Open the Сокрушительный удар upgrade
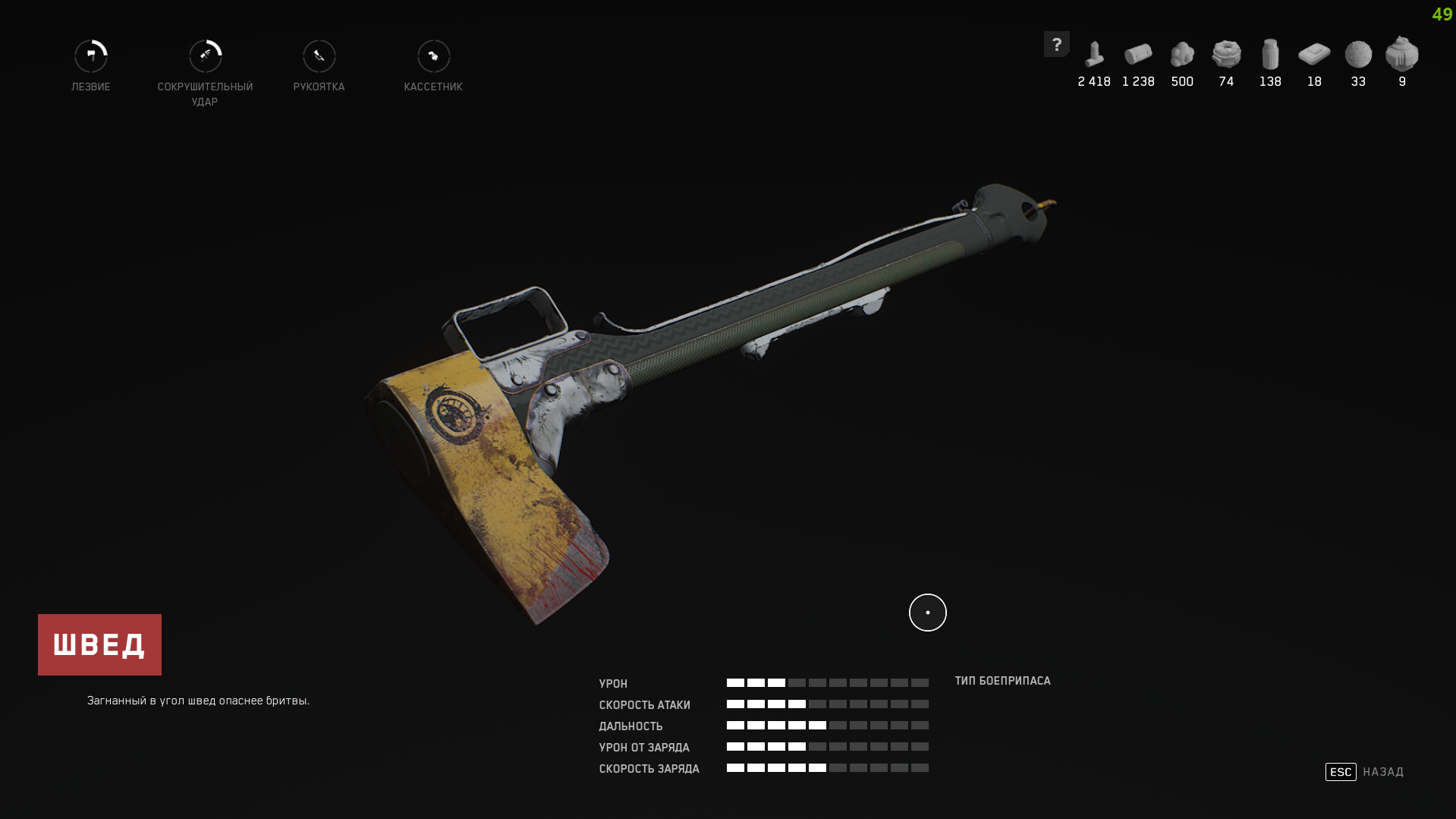This screenshot has width=1456, height=819. (x=205, y=57)
